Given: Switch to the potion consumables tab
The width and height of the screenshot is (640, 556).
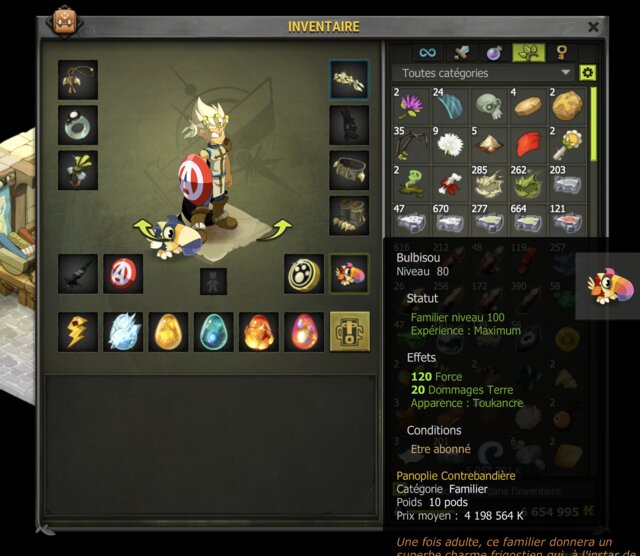Looking at the screenshot, I should point(494,52).
